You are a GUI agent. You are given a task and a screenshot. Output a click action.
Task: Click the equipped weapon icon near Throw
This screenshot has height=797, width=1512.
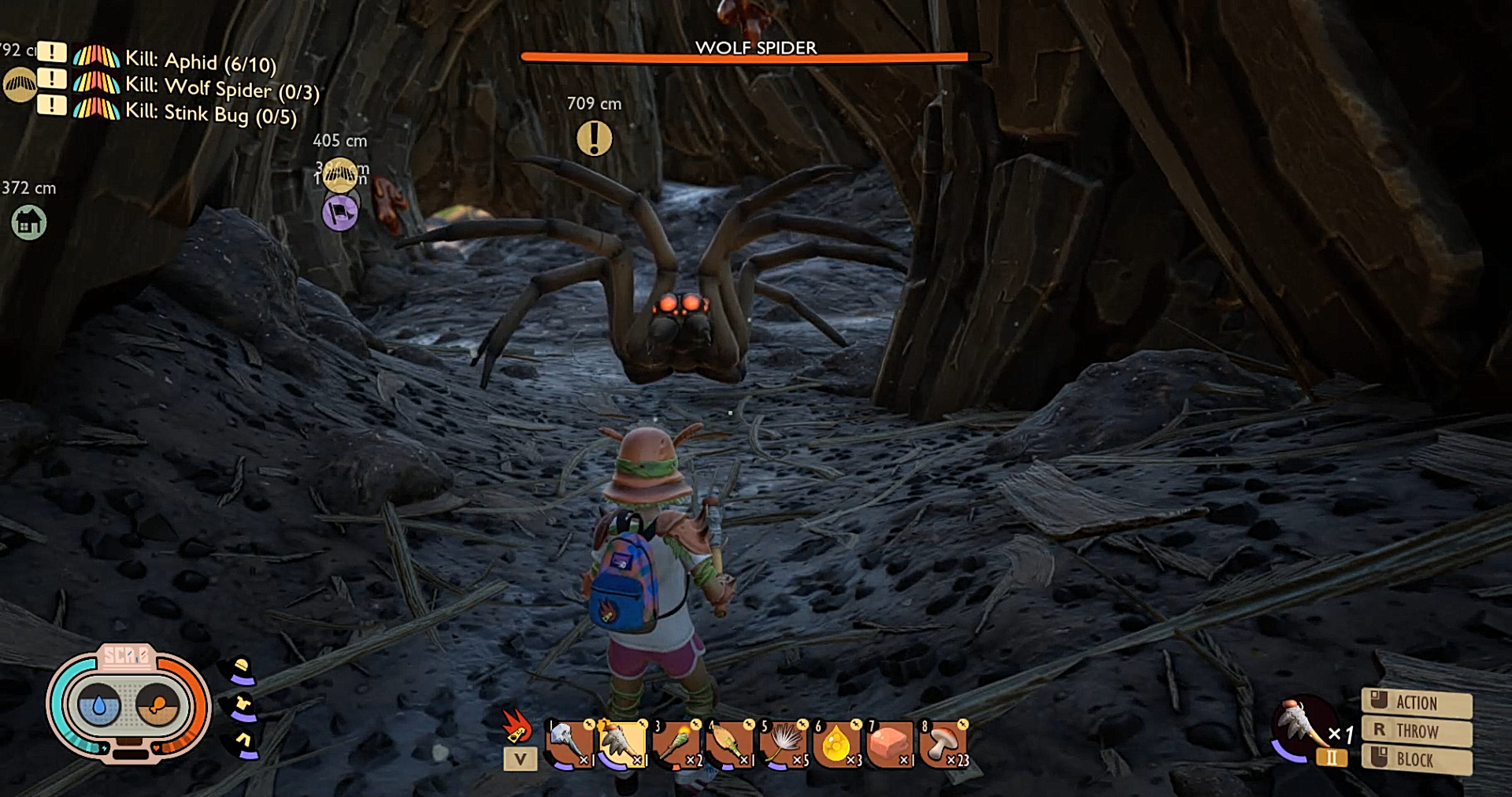coord(1301,728)
